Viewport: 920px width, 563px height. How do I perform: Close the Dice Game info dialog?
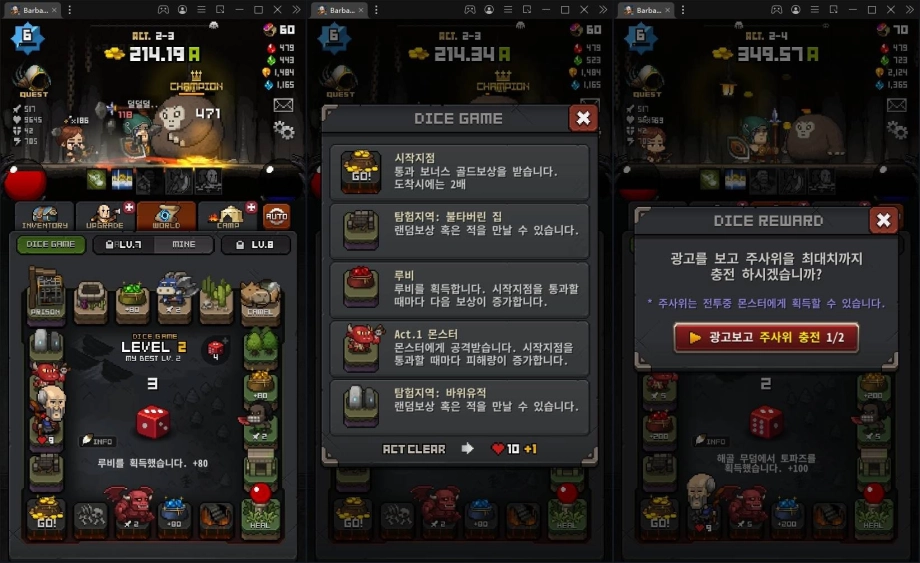coord(583,118)
